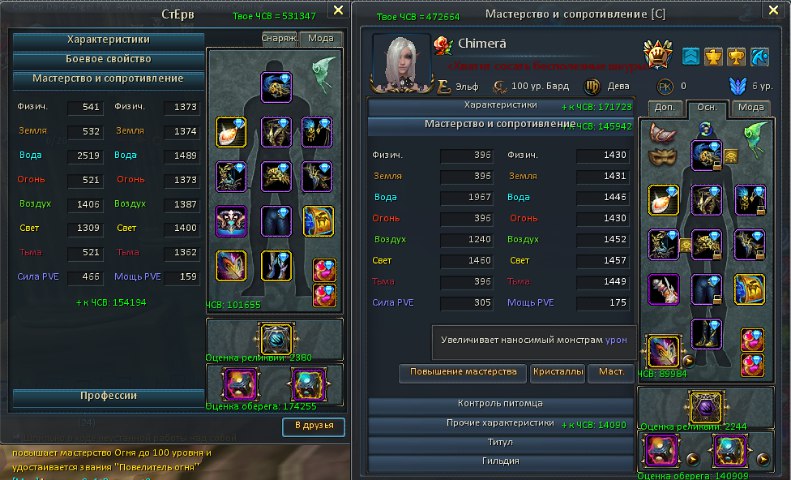
Task: Expand the "Прочие характеристики" section
Action: (x=500, y=423)
